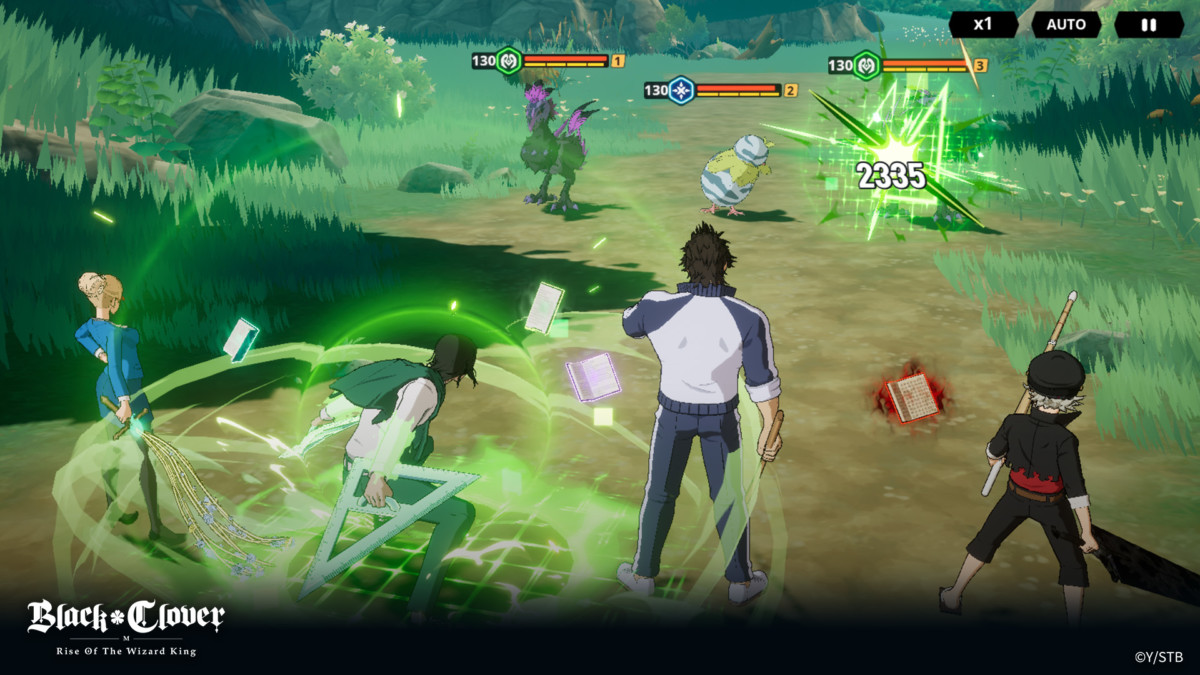The height and width of the screenshot is (675, 1200).
Task: Enable AUTO battle mode
Action: 1066,24
